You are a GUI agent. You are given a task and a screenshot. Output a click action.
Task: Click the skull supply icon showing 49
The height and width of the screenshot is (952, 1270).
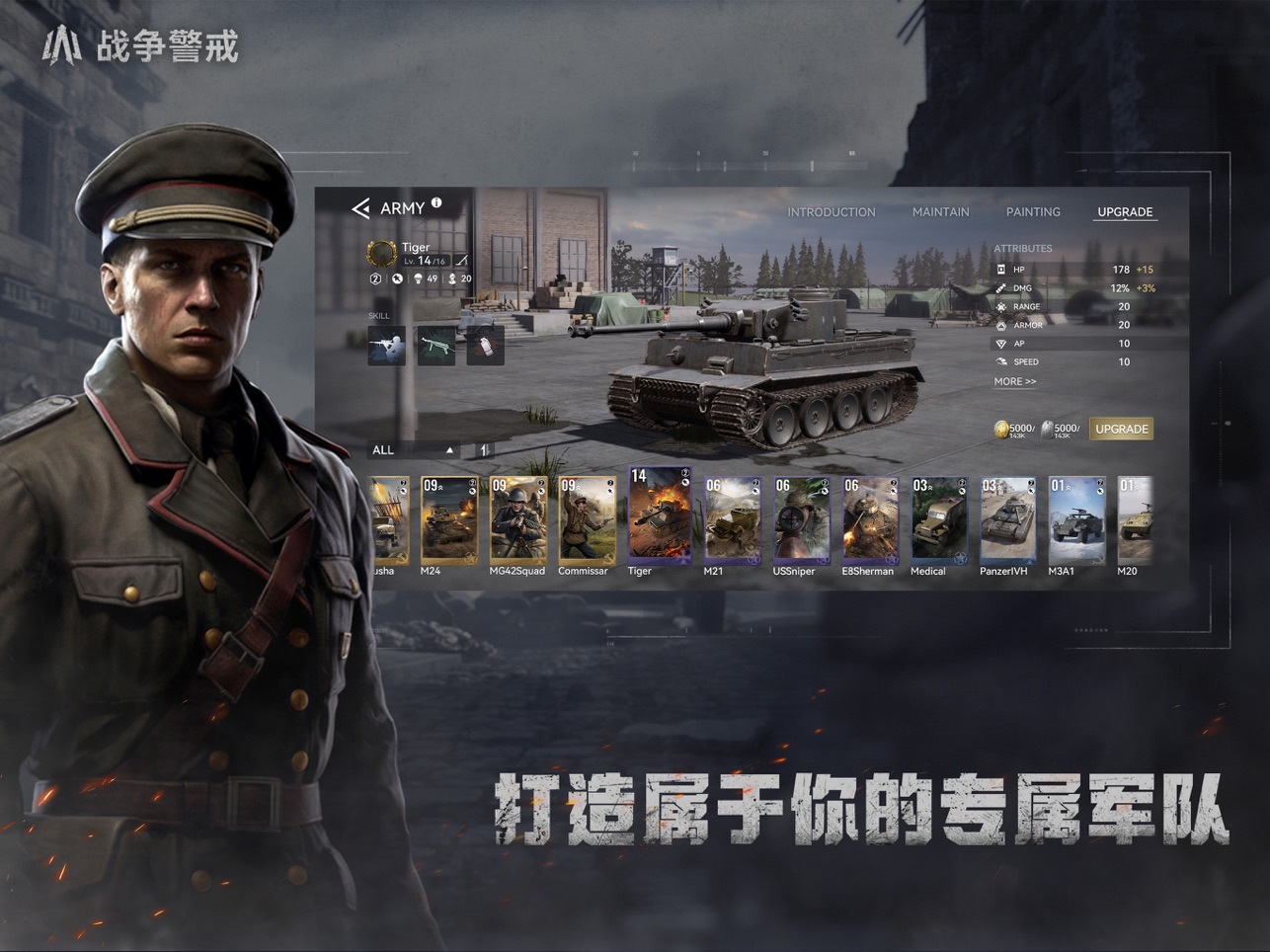[x=418, y=279]
